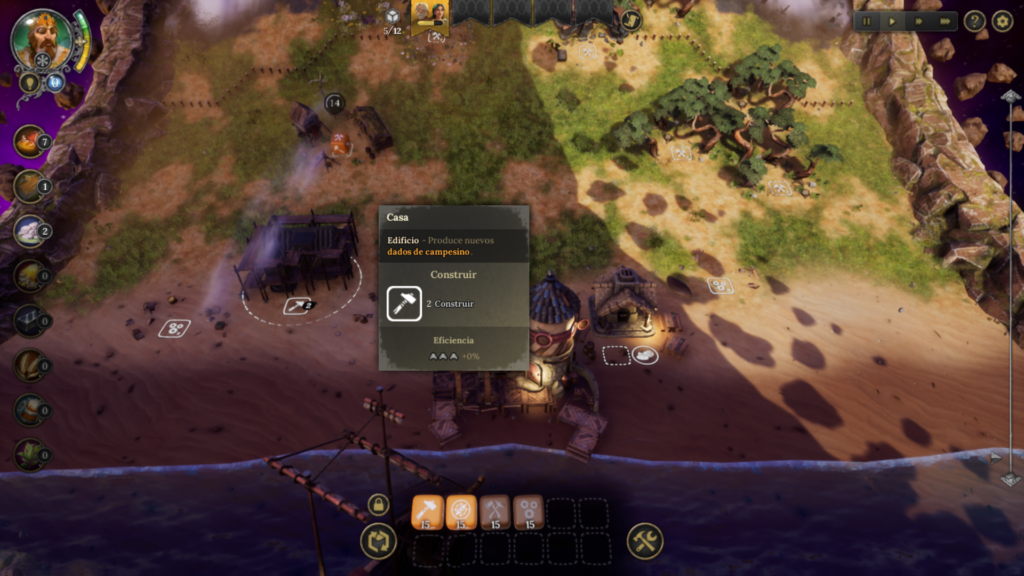Pause the game with the pause button
Viewport: 1024px width, 576px height.
867,21
